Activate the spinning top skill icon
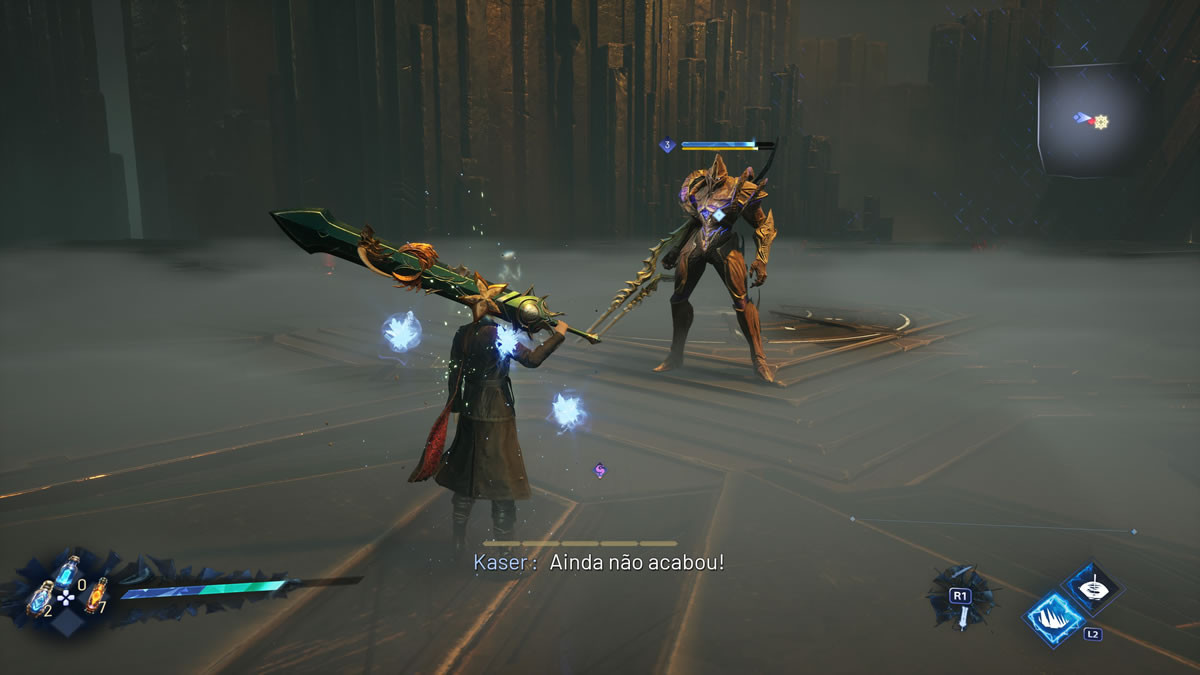The width and height of the screenshot is (1200, 675). (x=1091, y=587)
